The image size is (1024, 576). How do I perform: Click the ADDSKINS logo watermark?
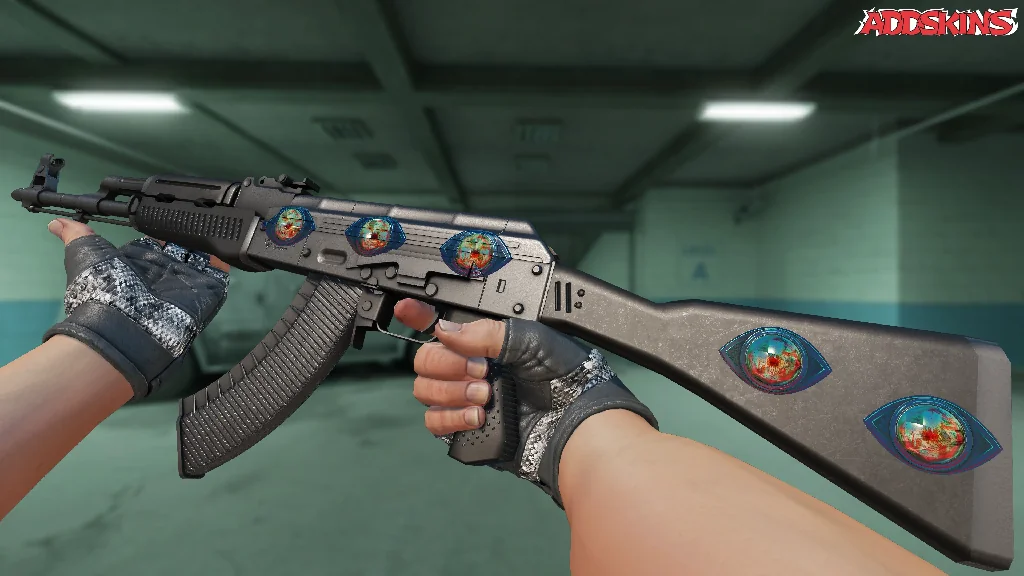coord(938,22)
